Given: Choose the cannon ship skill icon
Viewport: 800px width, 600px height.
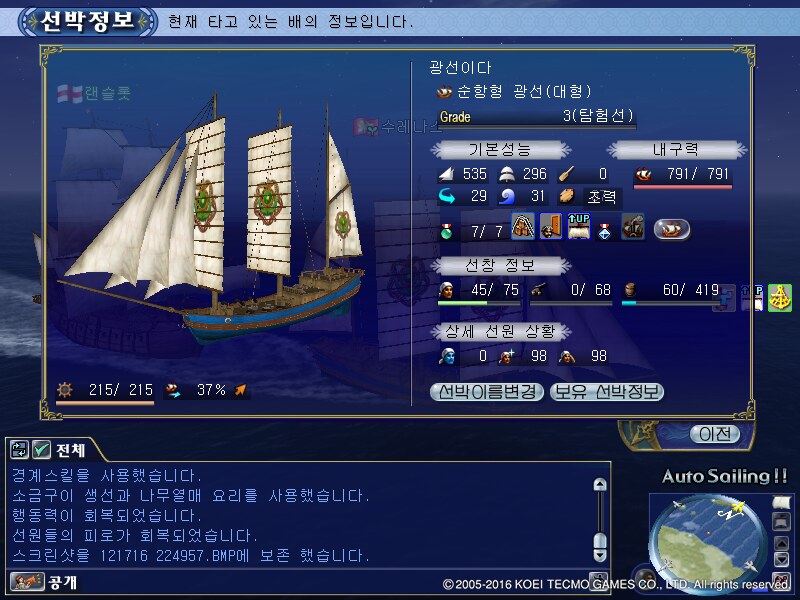Looking at the screenshot, I should point(632,227).
